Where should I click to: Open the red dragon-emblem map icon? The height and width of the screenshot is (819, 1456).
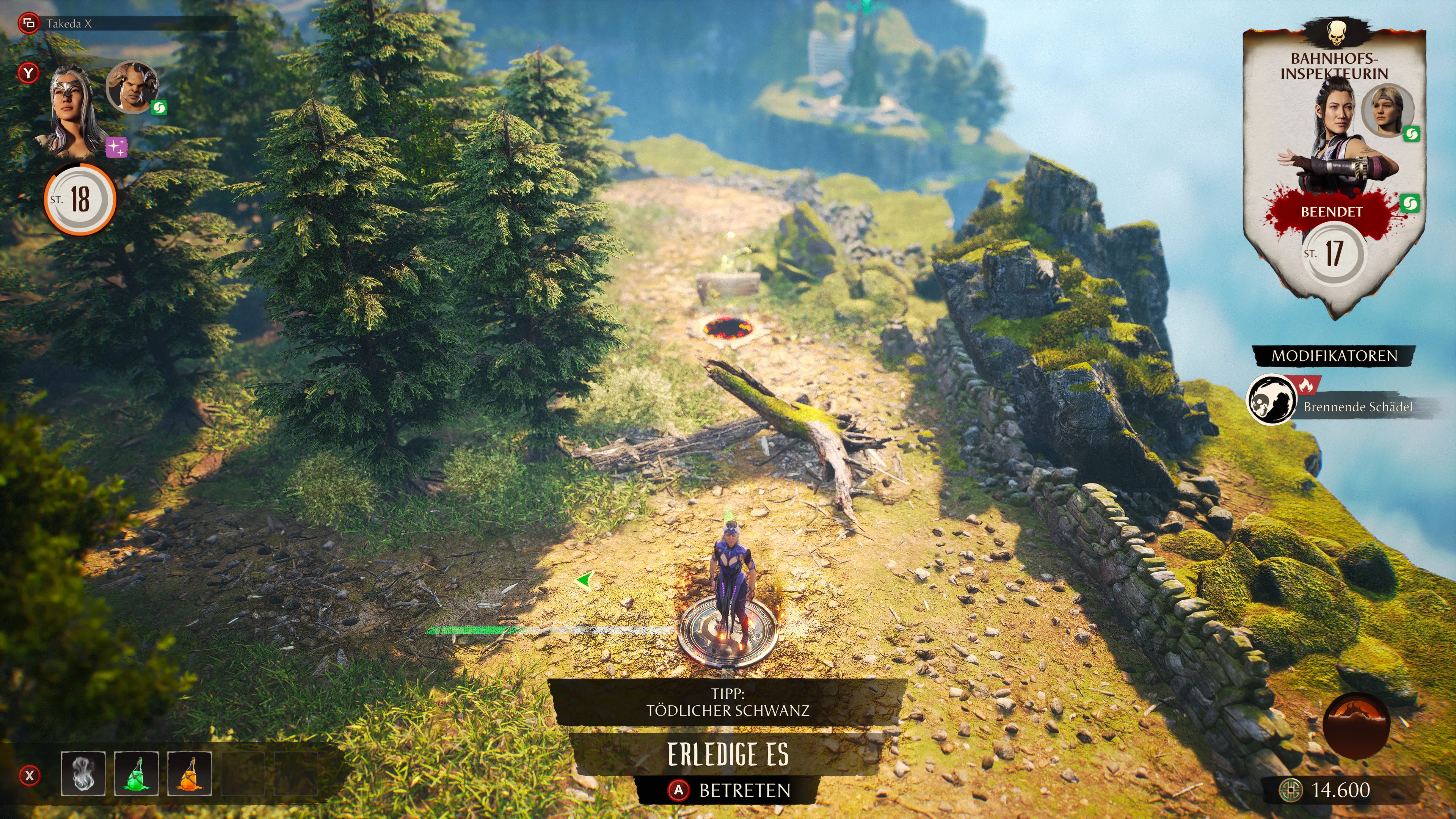(x=1356, y=725)
